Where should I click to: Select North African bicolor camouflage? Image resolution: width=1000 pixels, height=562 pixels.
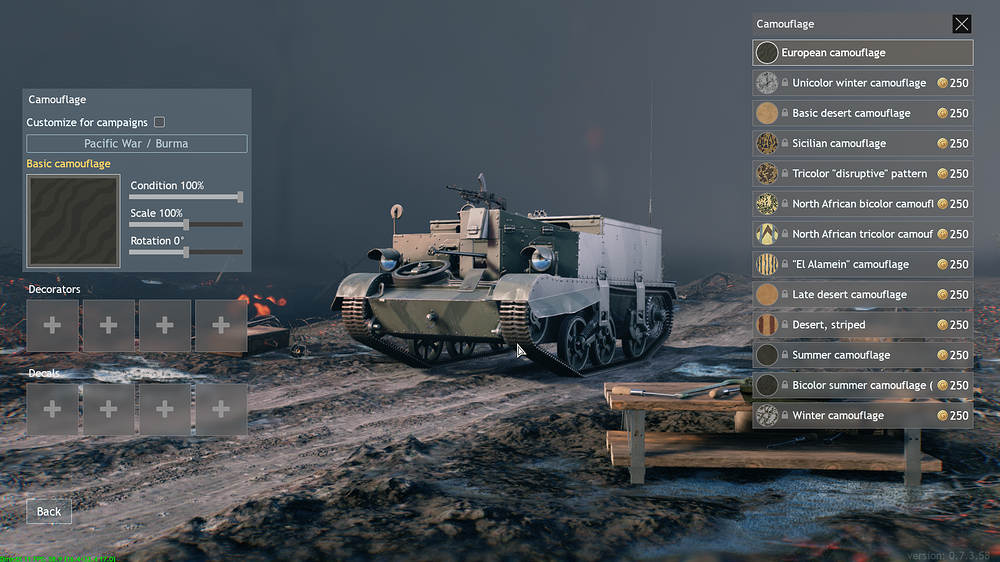862,204
